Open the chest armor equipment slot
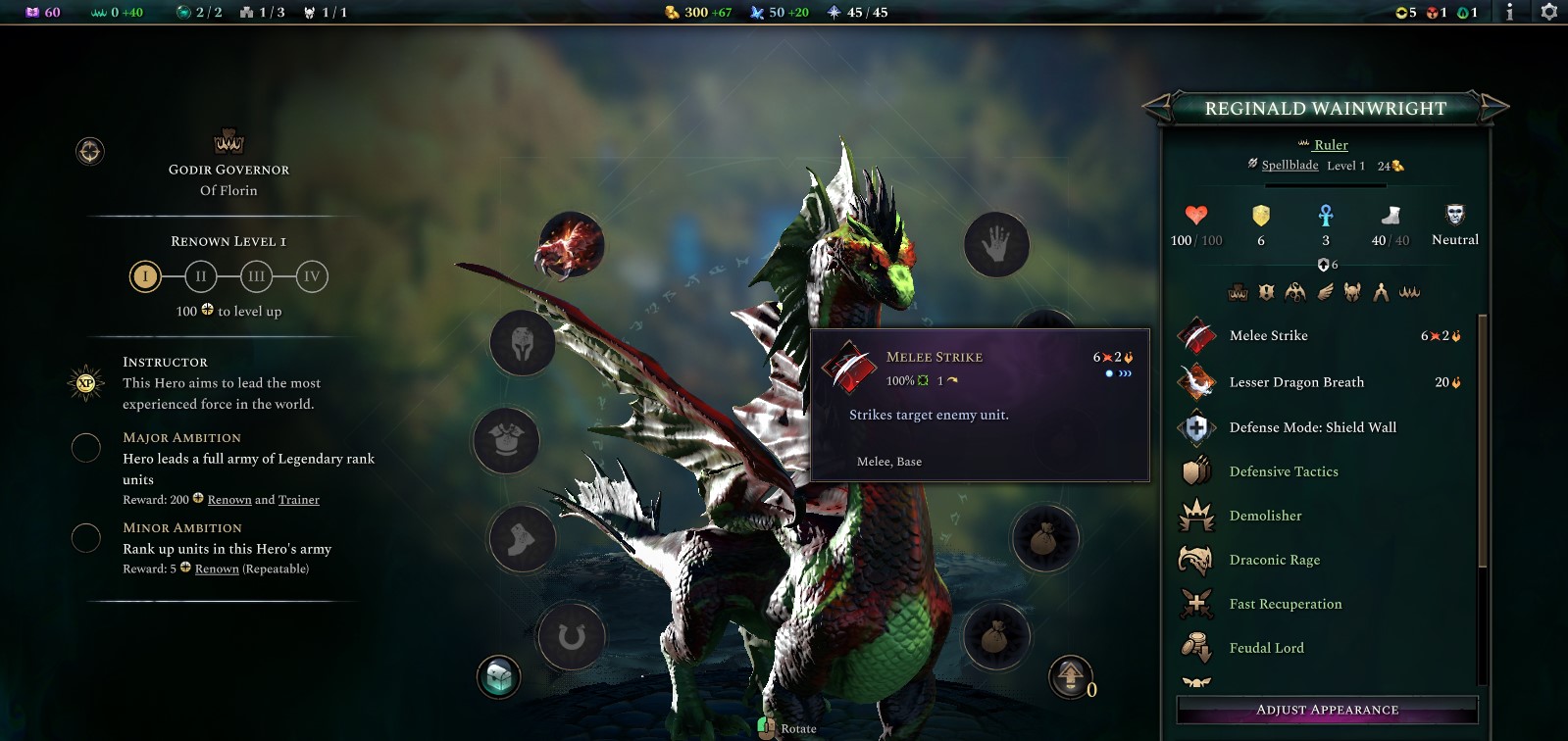 [505, 442]
